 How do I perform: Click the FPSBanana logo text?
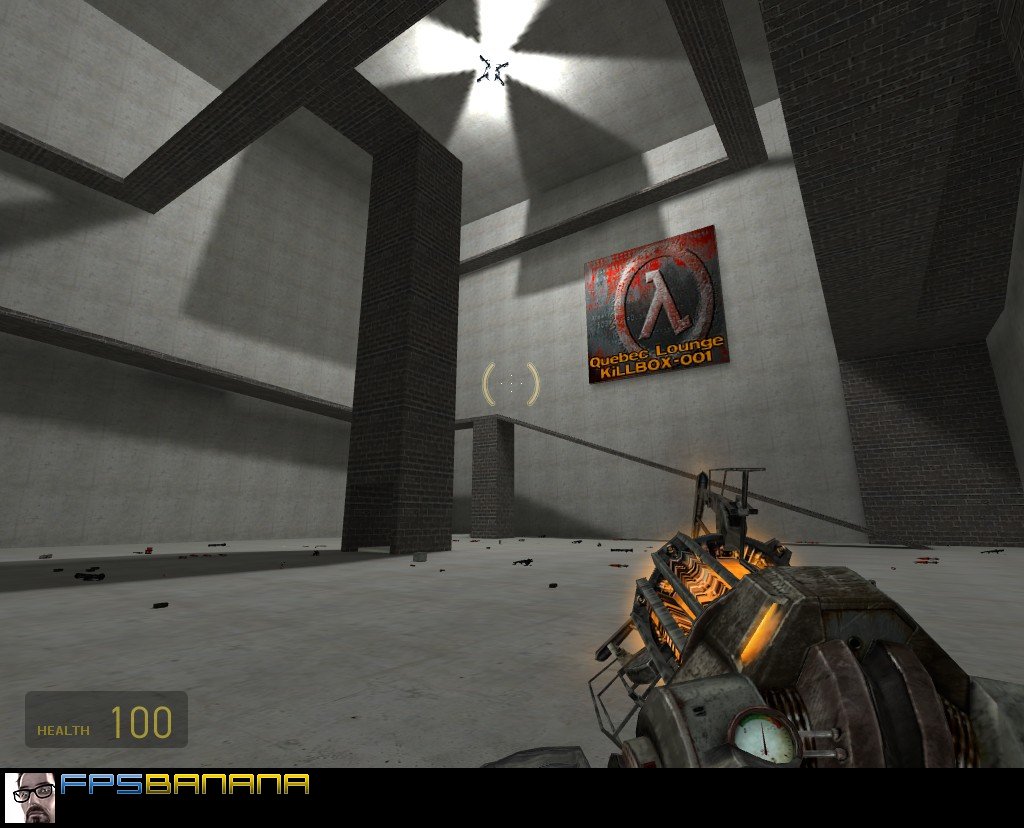pos(185,785)
